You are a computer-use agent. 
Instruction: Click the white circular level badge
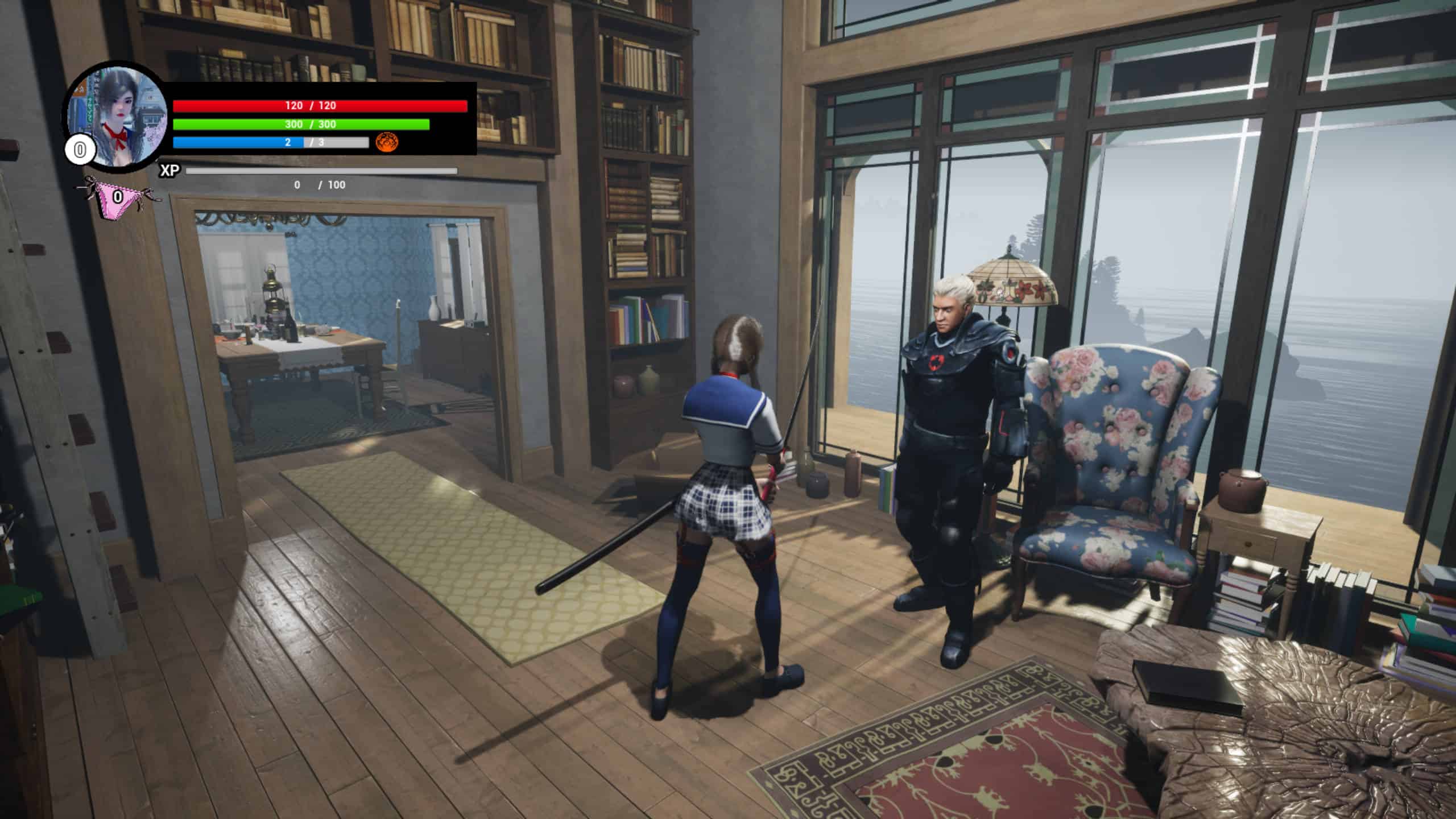[x=80, y=151]
